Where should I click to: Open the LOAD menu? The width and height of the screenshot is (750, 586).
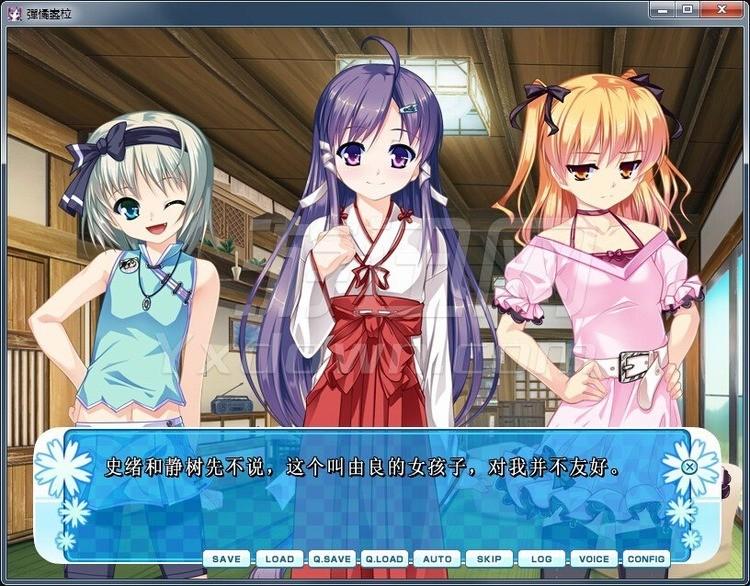280,559
